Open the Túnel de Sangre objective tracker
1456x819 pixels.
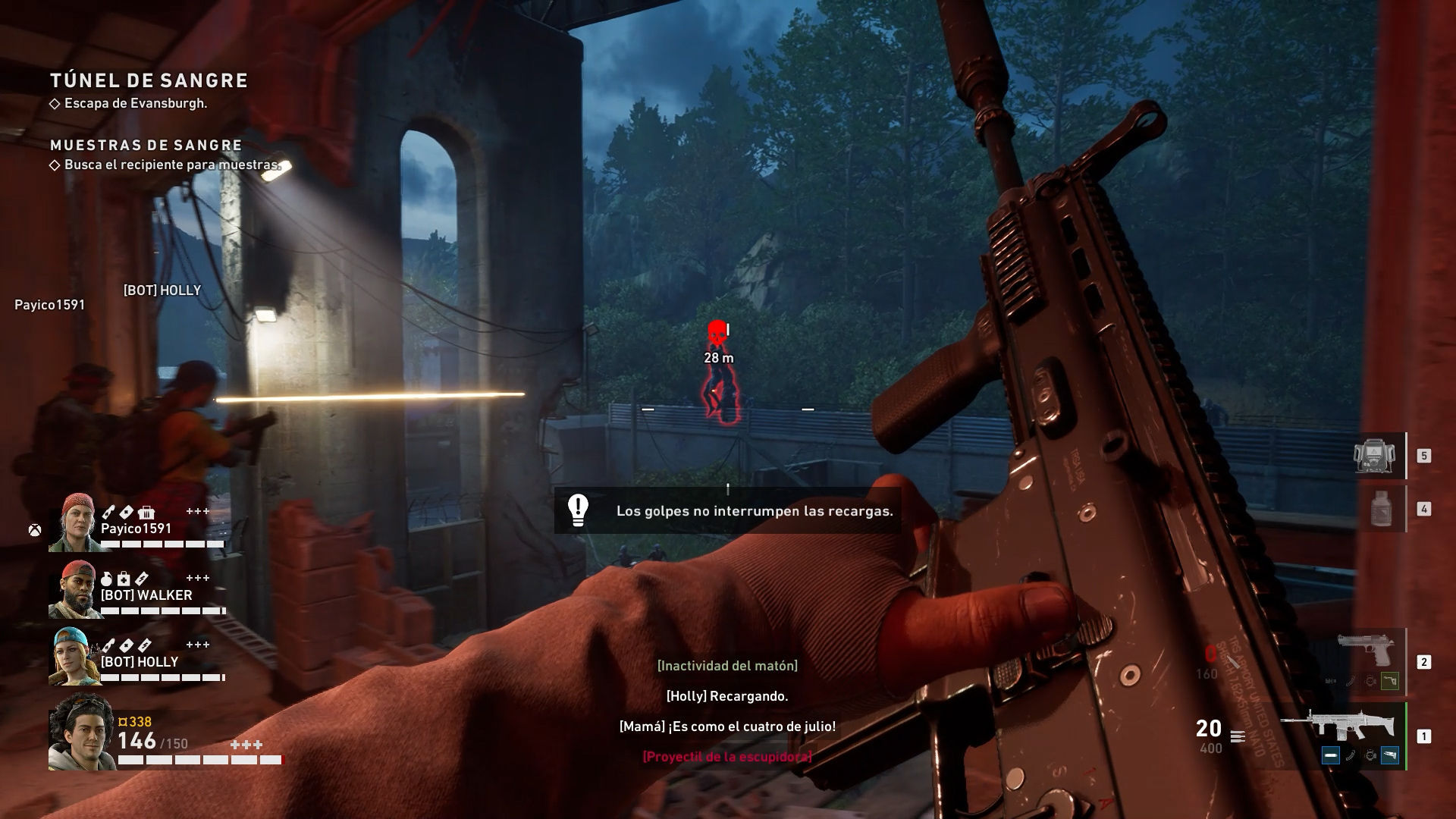(149, 80)
